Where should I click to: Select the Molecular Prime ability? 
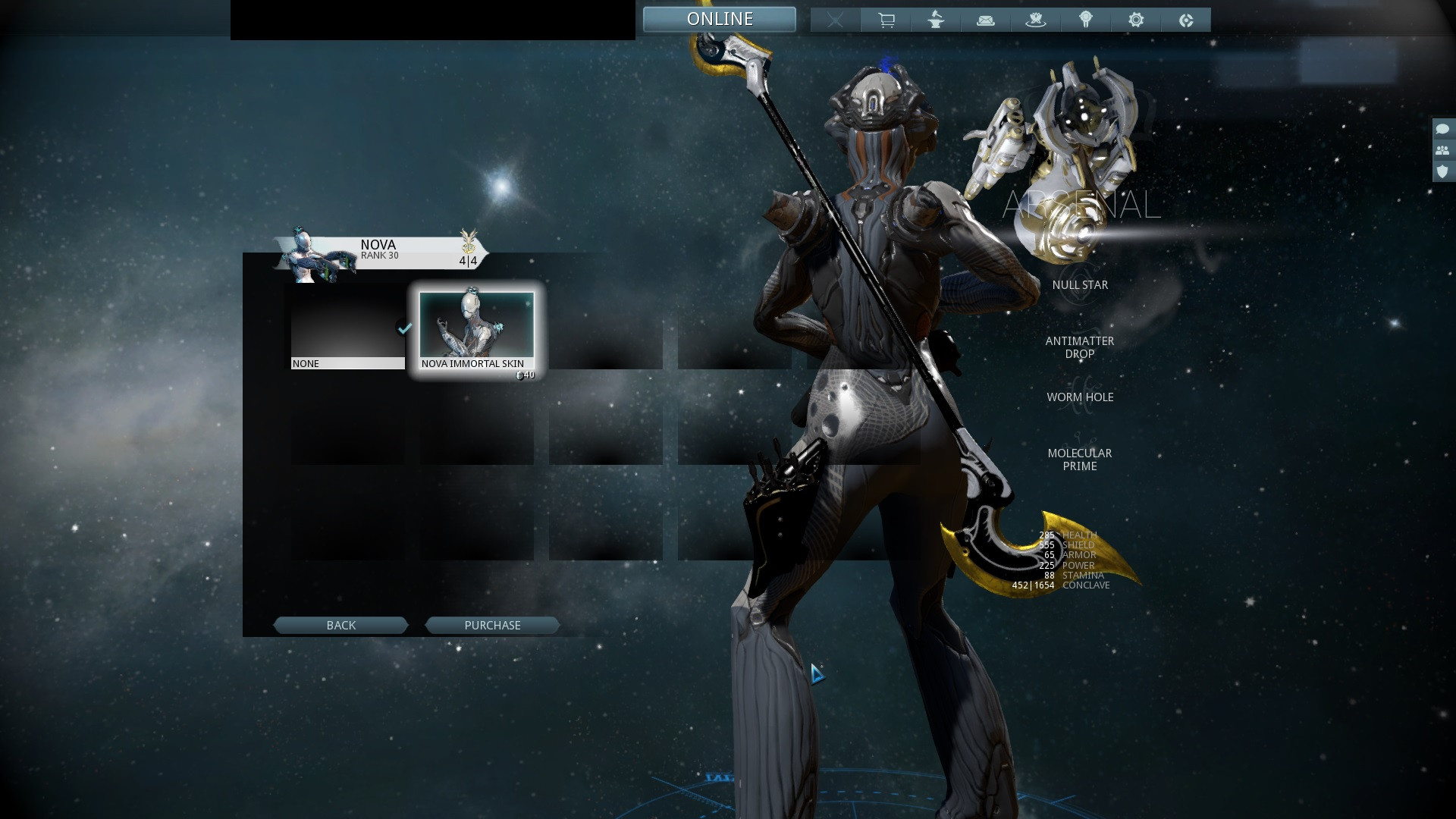click(1080, 460)
